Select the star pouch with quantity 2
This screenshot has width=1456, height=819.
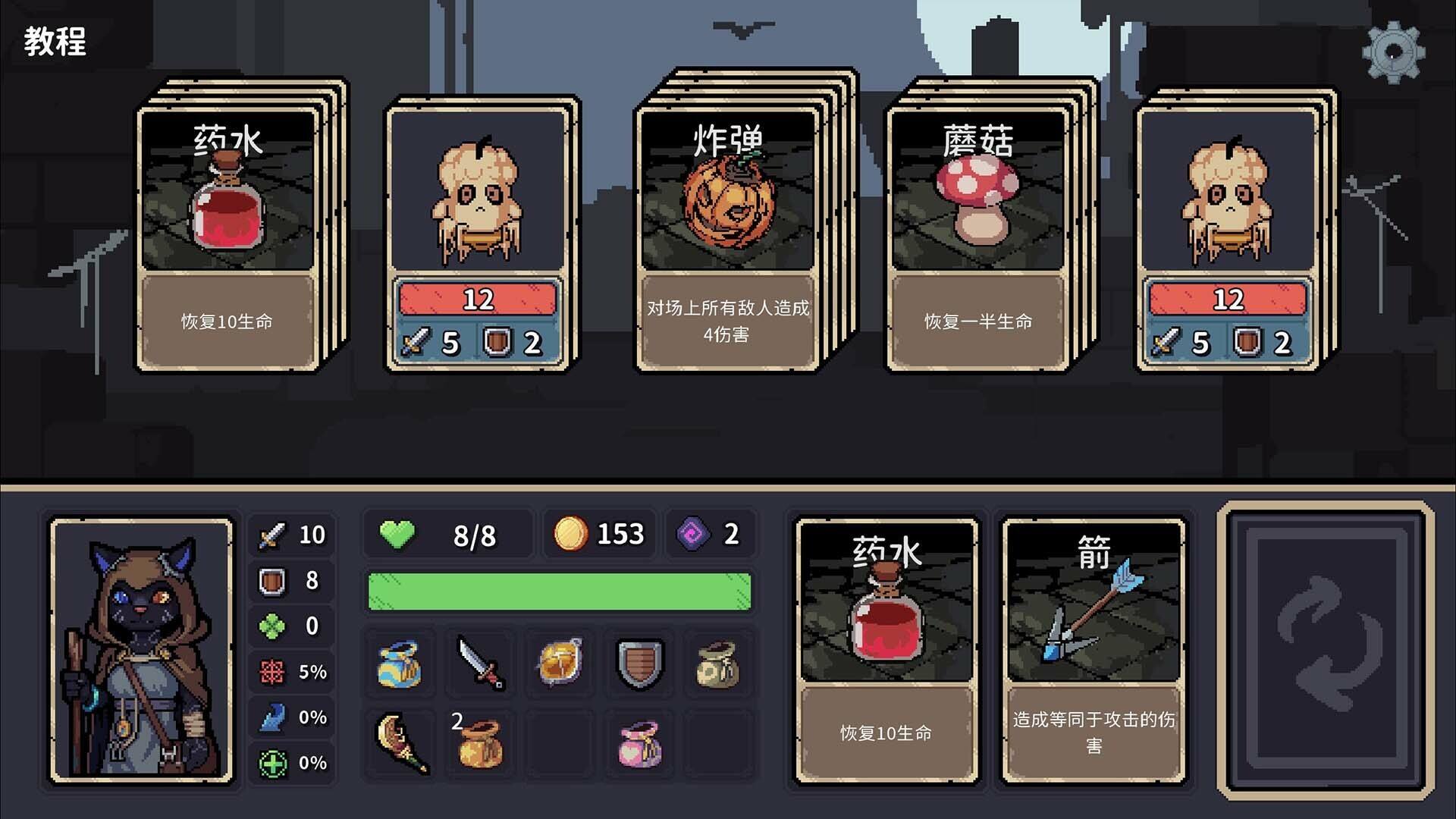(481, 745)
